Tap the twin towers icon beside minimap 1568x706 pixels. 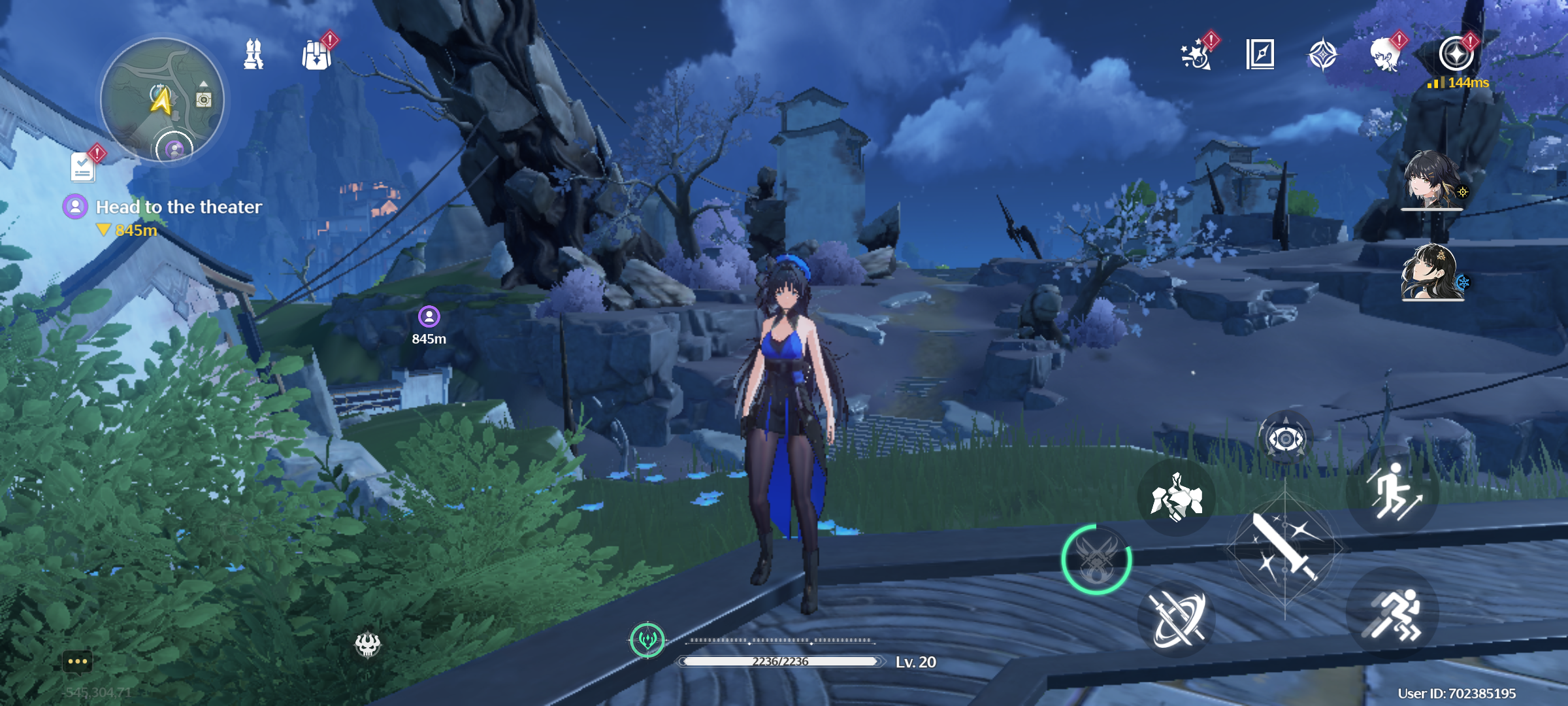[x=253, y=54]
